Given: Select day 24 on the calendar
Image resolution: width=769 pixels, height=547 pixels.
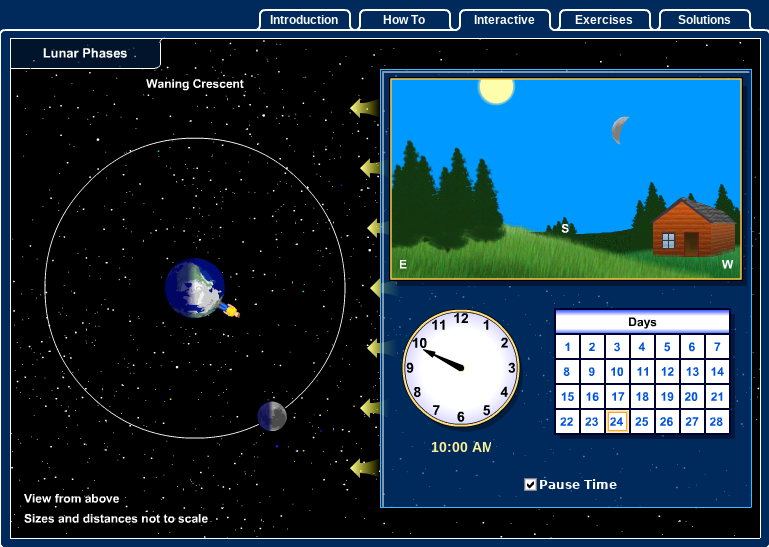Looking at the screenshot, I should [x=617, y=422].
